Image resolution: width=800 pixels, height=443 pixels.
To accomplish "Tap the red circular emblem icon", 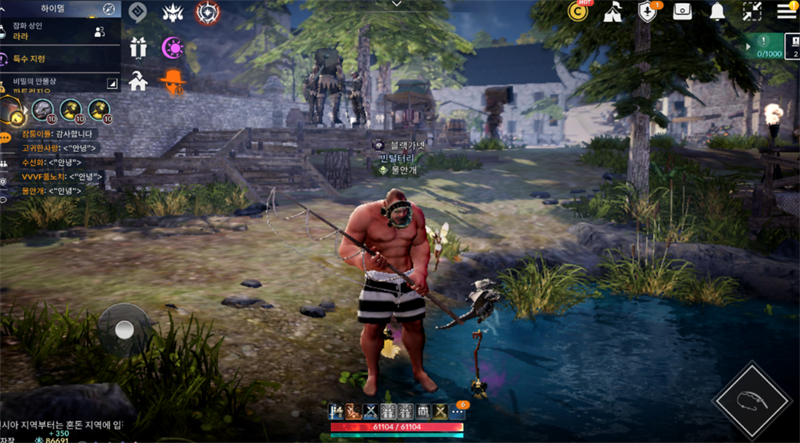I will tap(207, 12).
